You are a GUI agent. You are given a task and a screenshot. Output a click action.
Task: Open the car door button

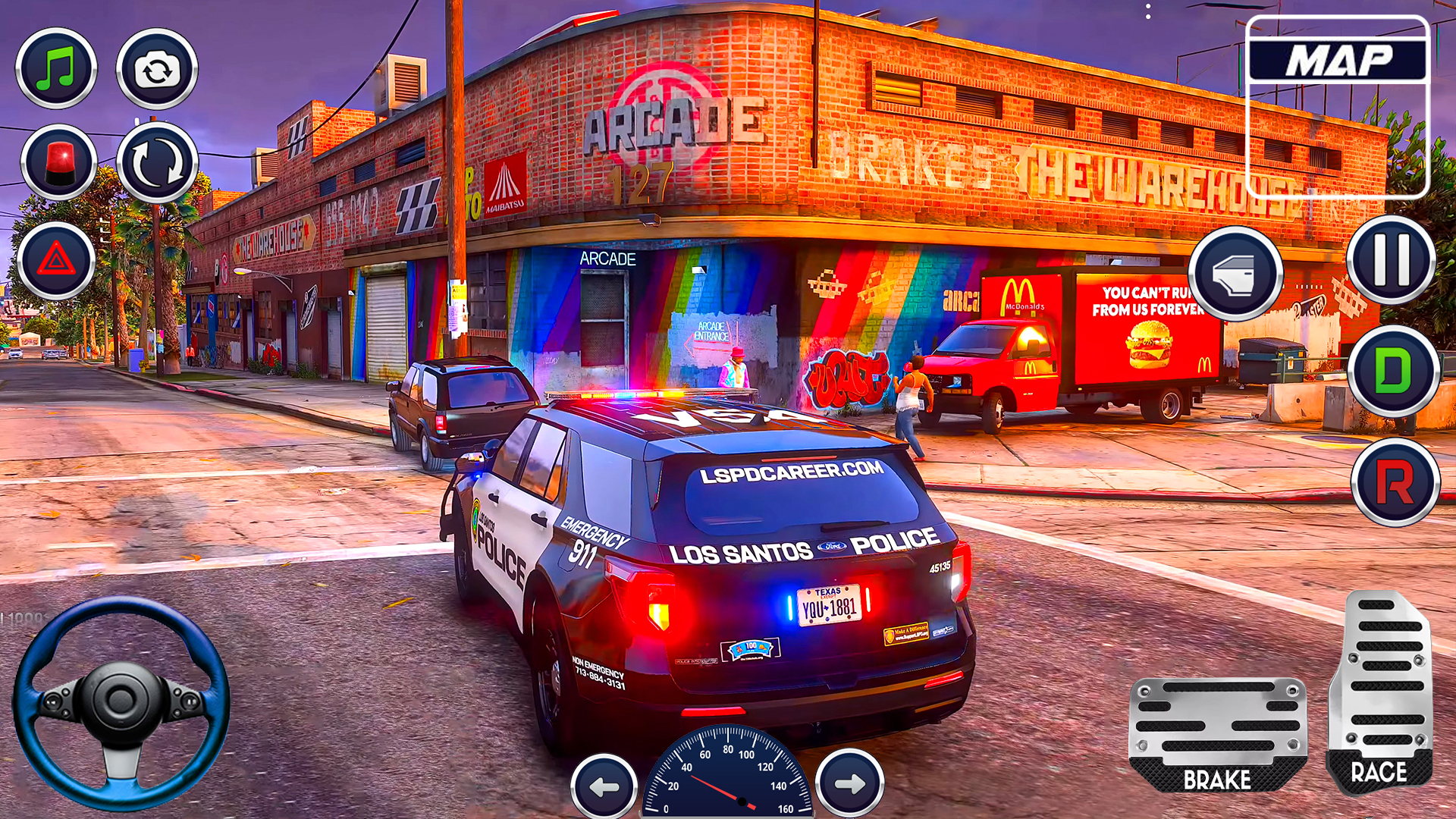click(x=1235, y=274)
